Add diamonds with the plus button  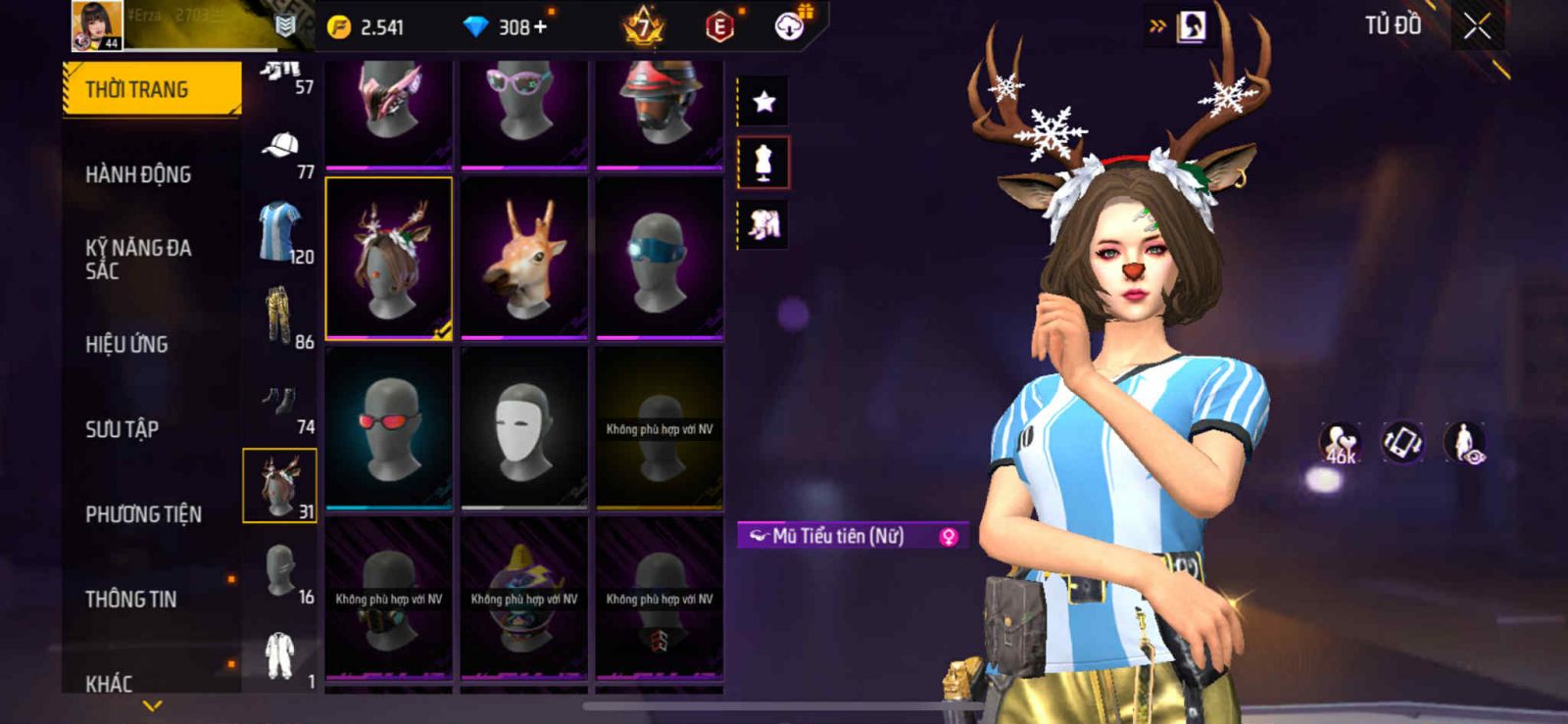(x=539, y=27)
